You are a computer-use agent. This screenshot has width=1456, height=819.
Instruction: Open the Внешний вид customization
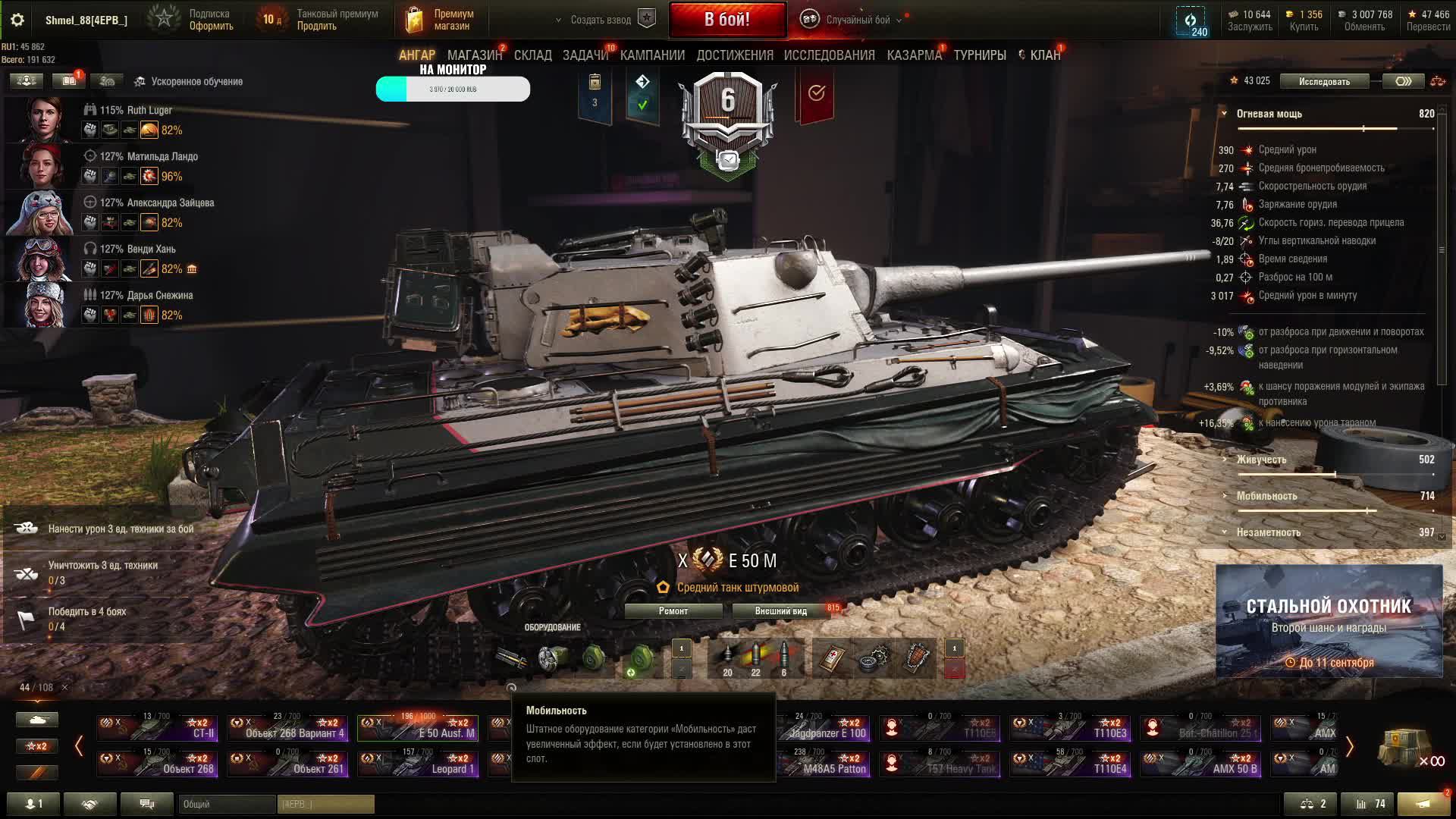[x=780, y=611]
